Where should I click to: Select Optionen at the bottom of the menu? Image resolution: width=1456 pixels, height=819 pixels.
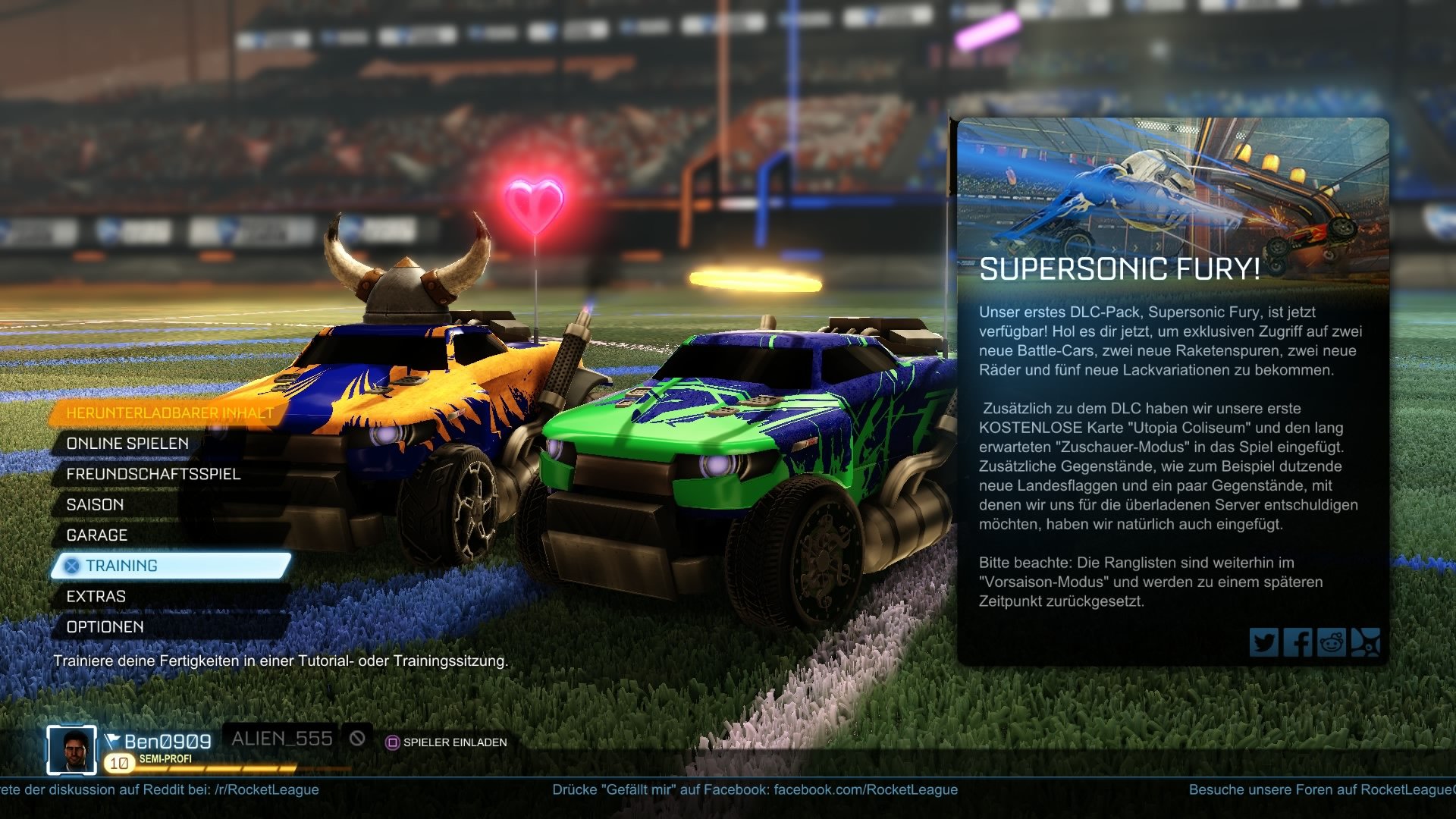106,627
